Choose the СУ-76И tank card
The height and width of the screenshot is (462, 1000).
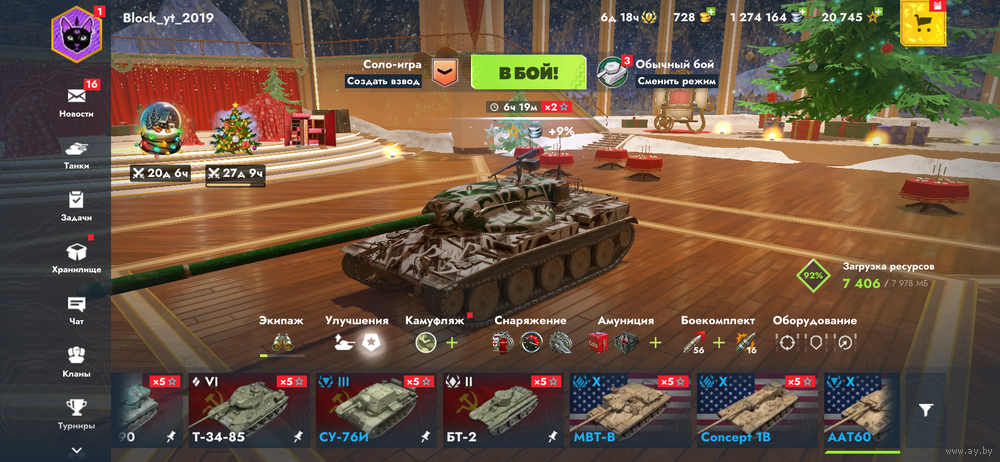(x=375, y=410)
